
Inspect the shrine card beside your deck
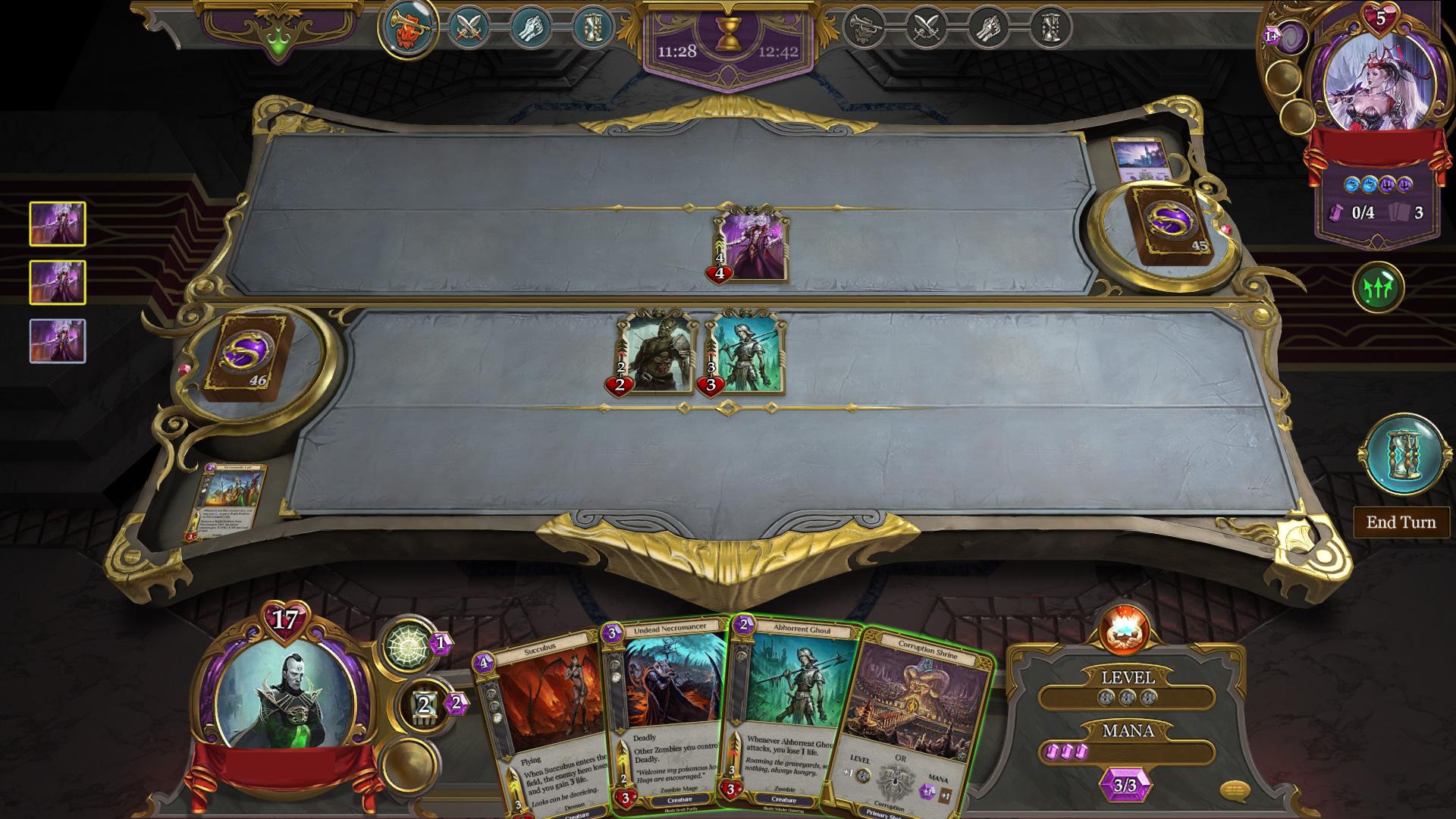pos(227,502)
